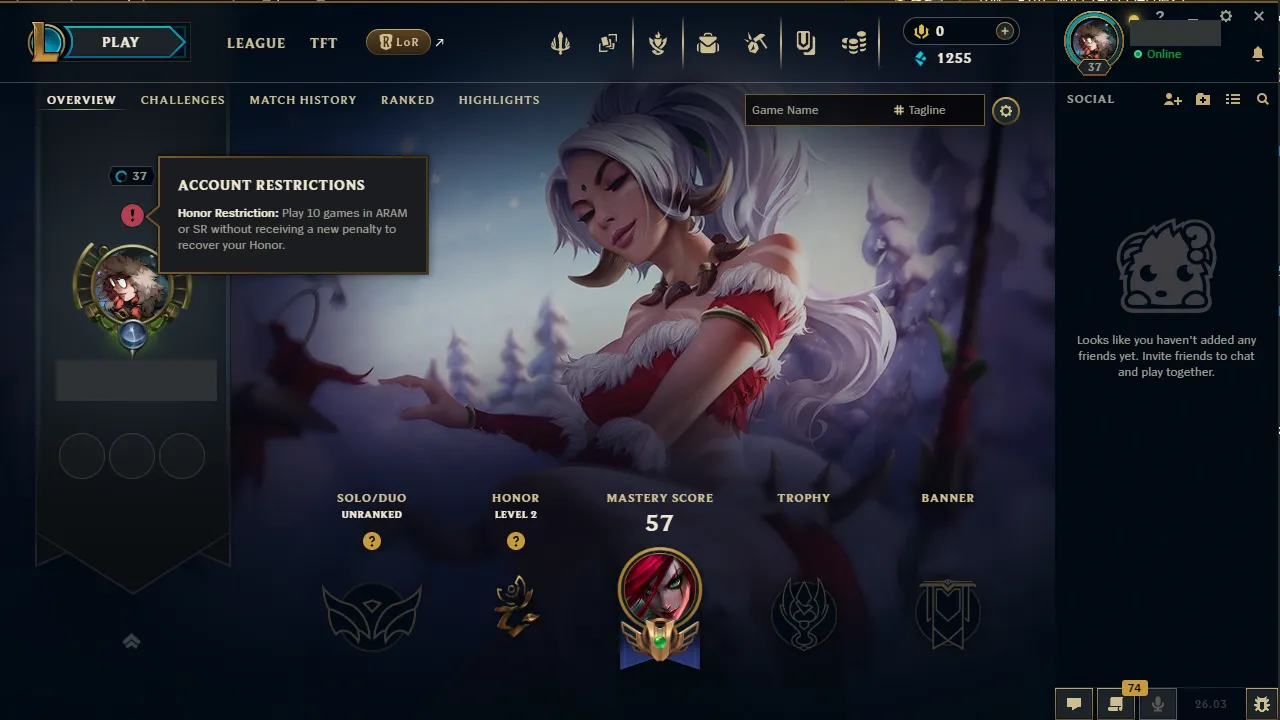Click the Honor Level question mark for details

tap(516, 541)
